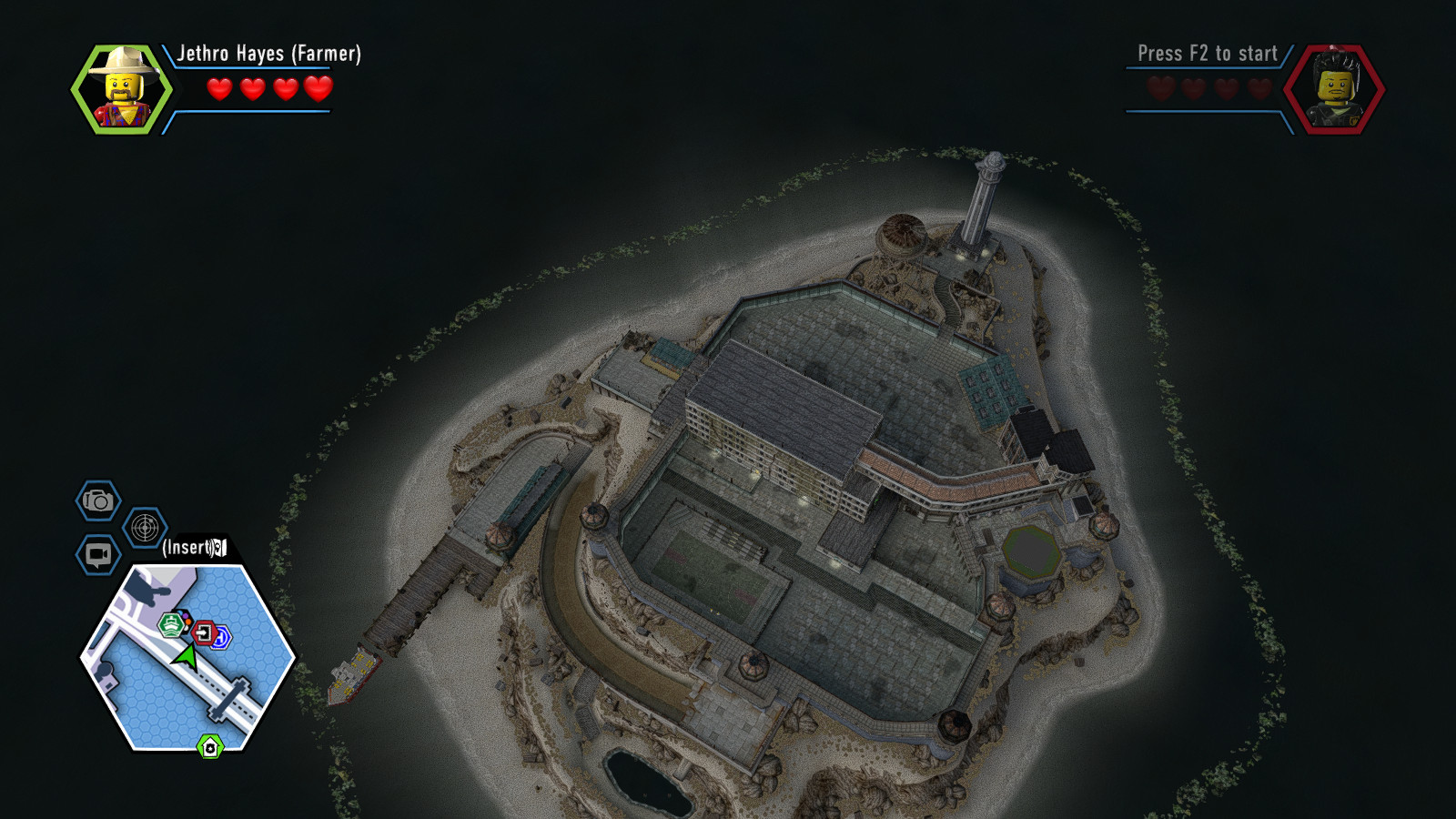Click the cluster of colored dots on the minimap
The image size is (1456, 819).
(x=183, y=619)
